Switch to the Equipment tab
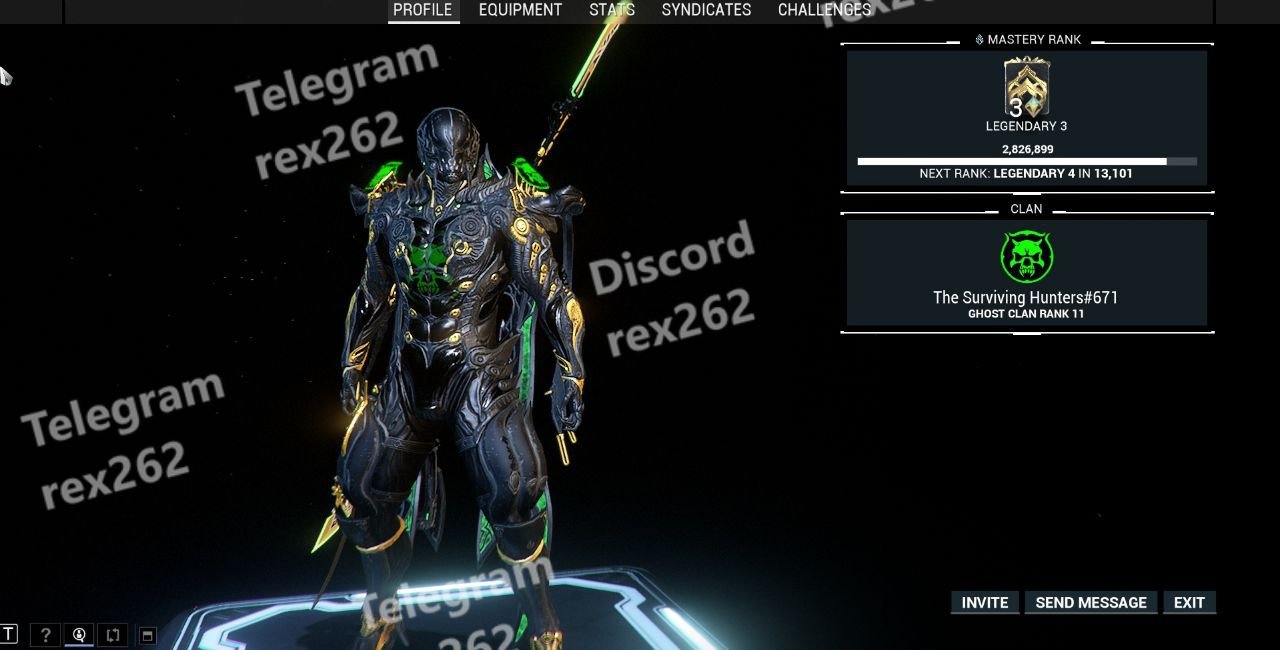 520,10
